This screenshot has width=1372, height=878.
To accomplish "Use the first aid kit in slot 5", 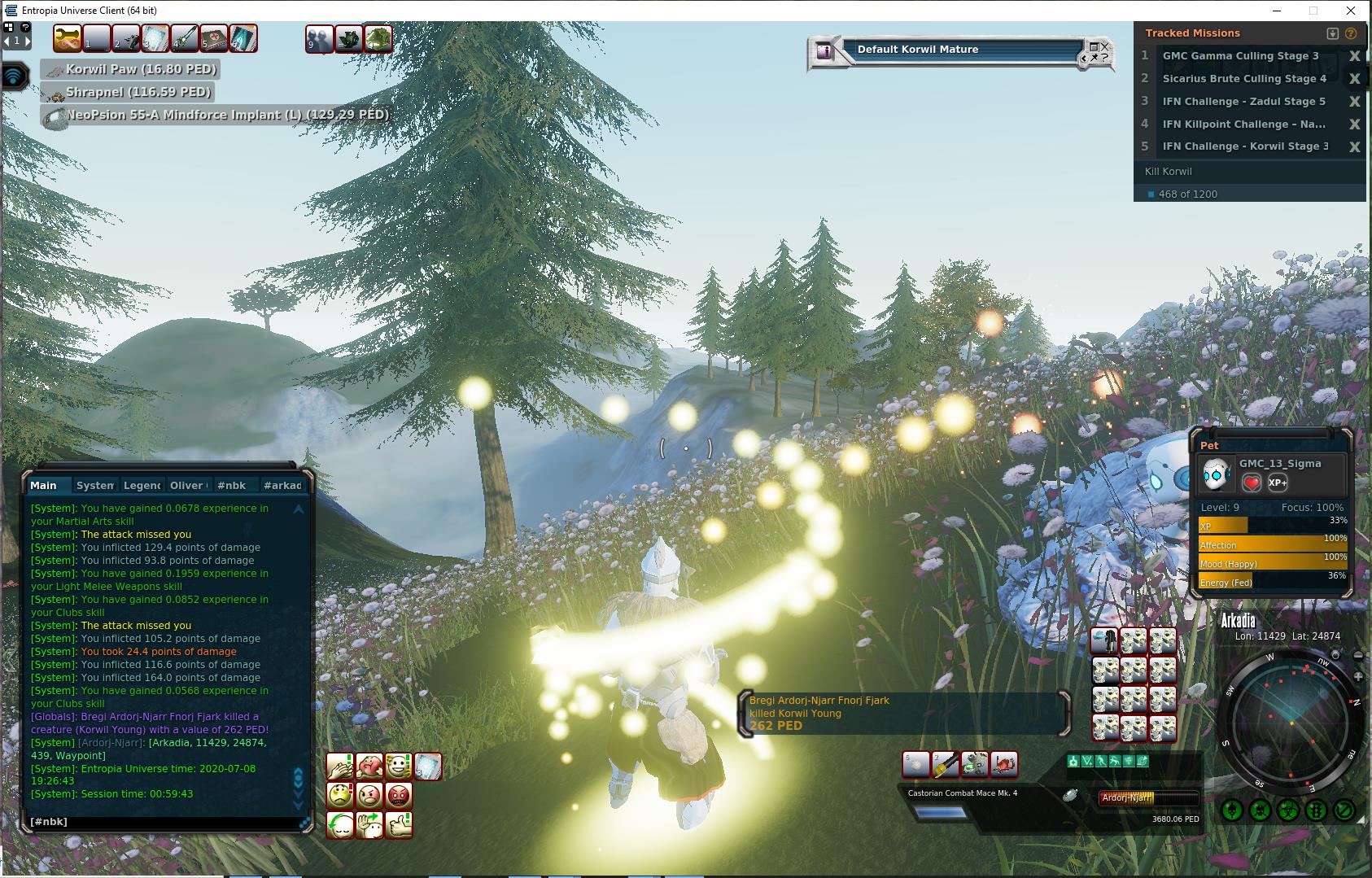I will 214,38.
